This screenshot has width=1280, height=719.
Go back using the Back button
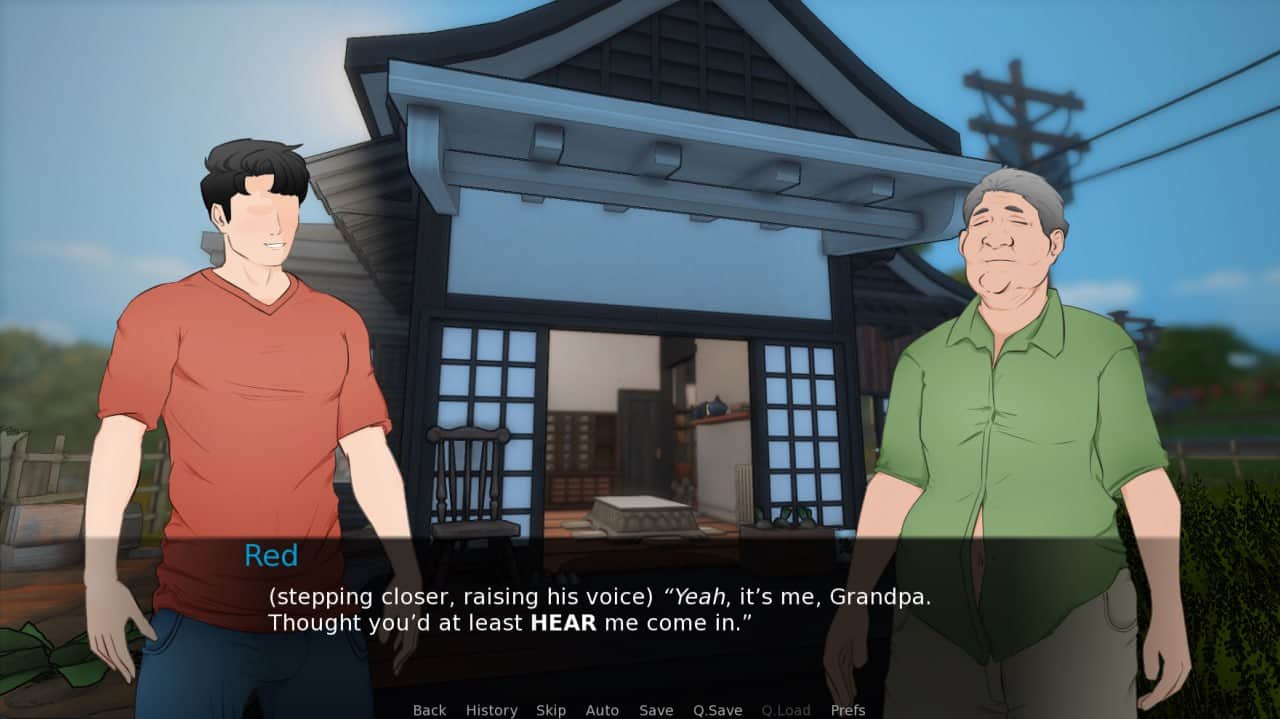[x=429, y=710]
